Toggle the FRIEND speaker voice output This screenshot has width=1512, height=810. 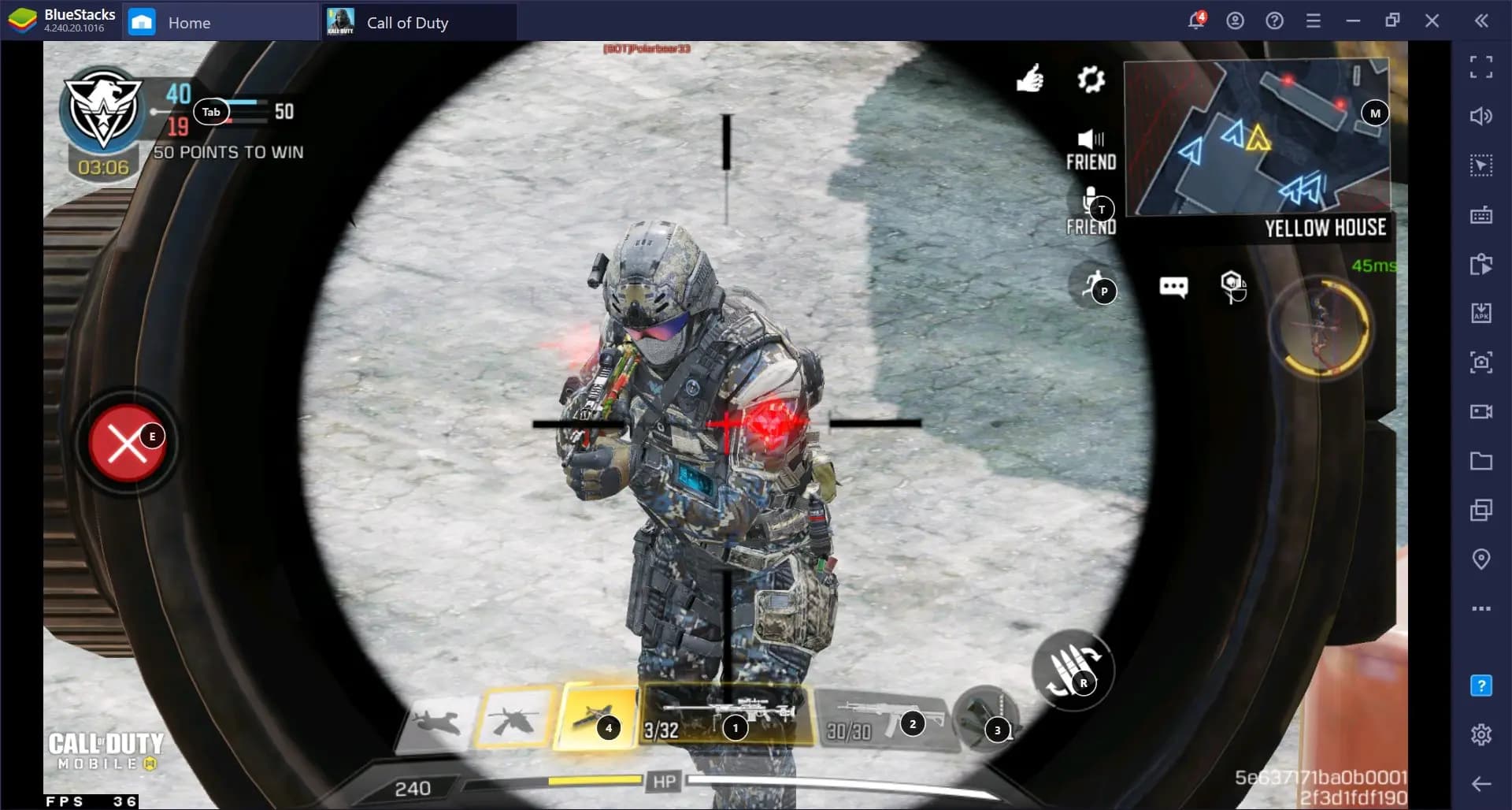click(1091, 148)
